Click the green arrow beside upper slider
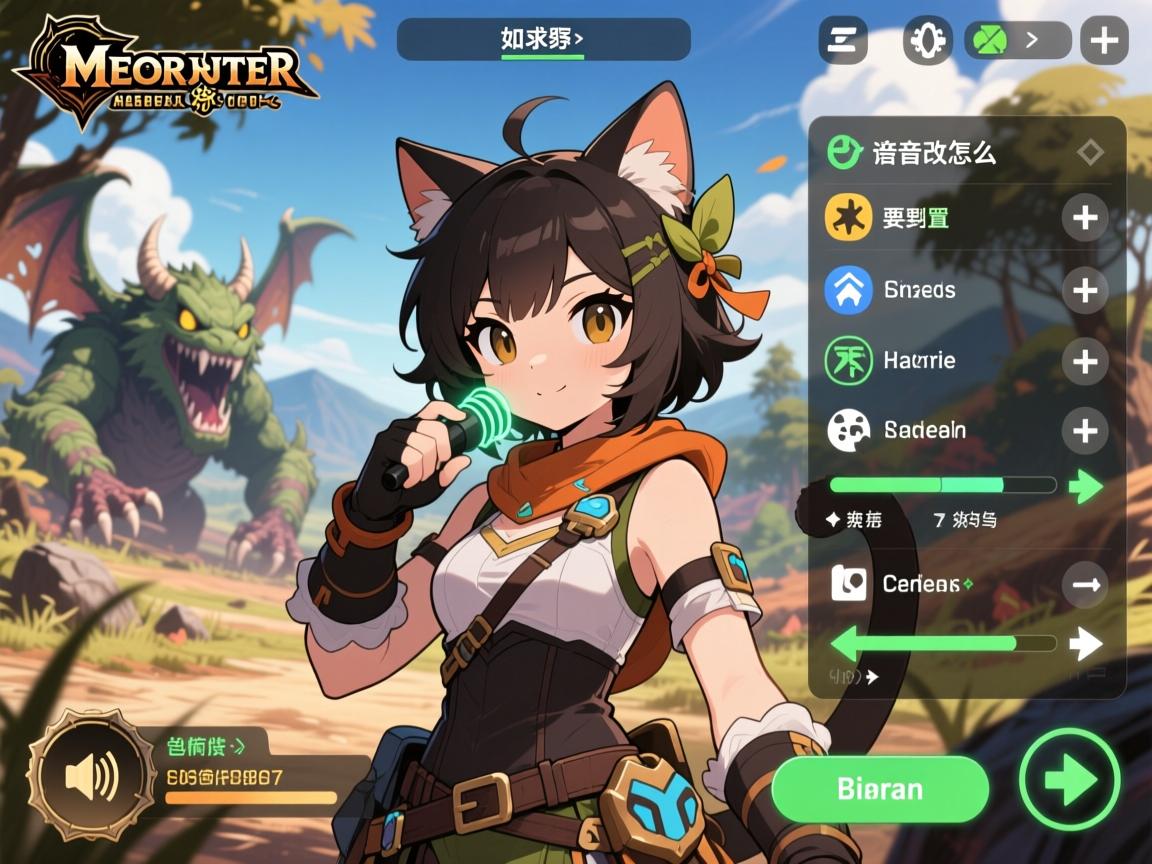1152x864 pixels. (x=1085, y=487)
